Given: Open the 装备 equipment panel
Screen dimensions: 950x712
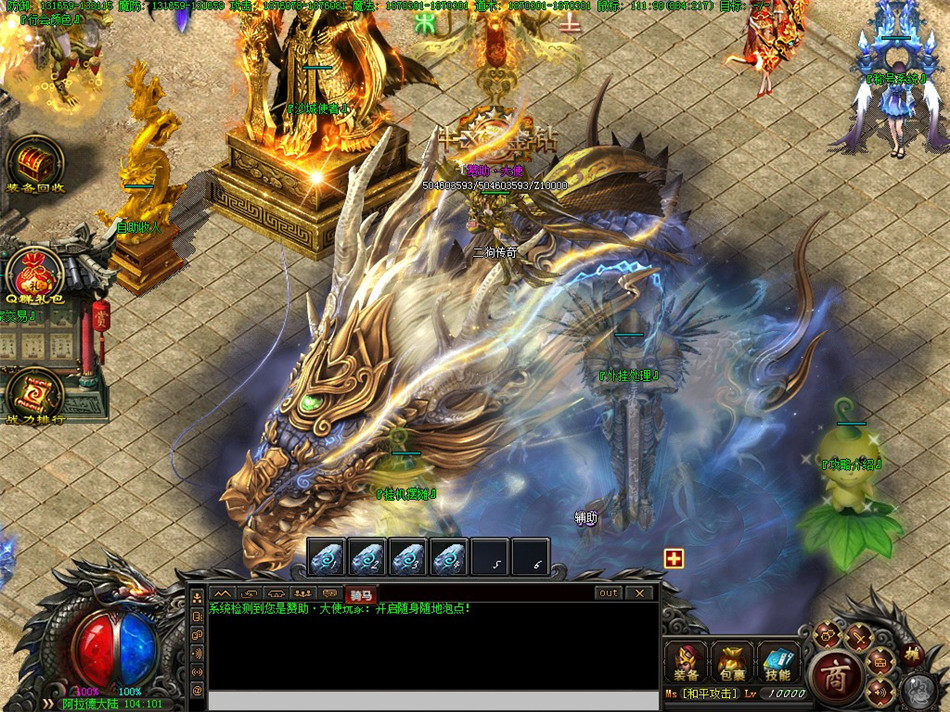Looking at the screenshot, I should [x=686, y=662].
